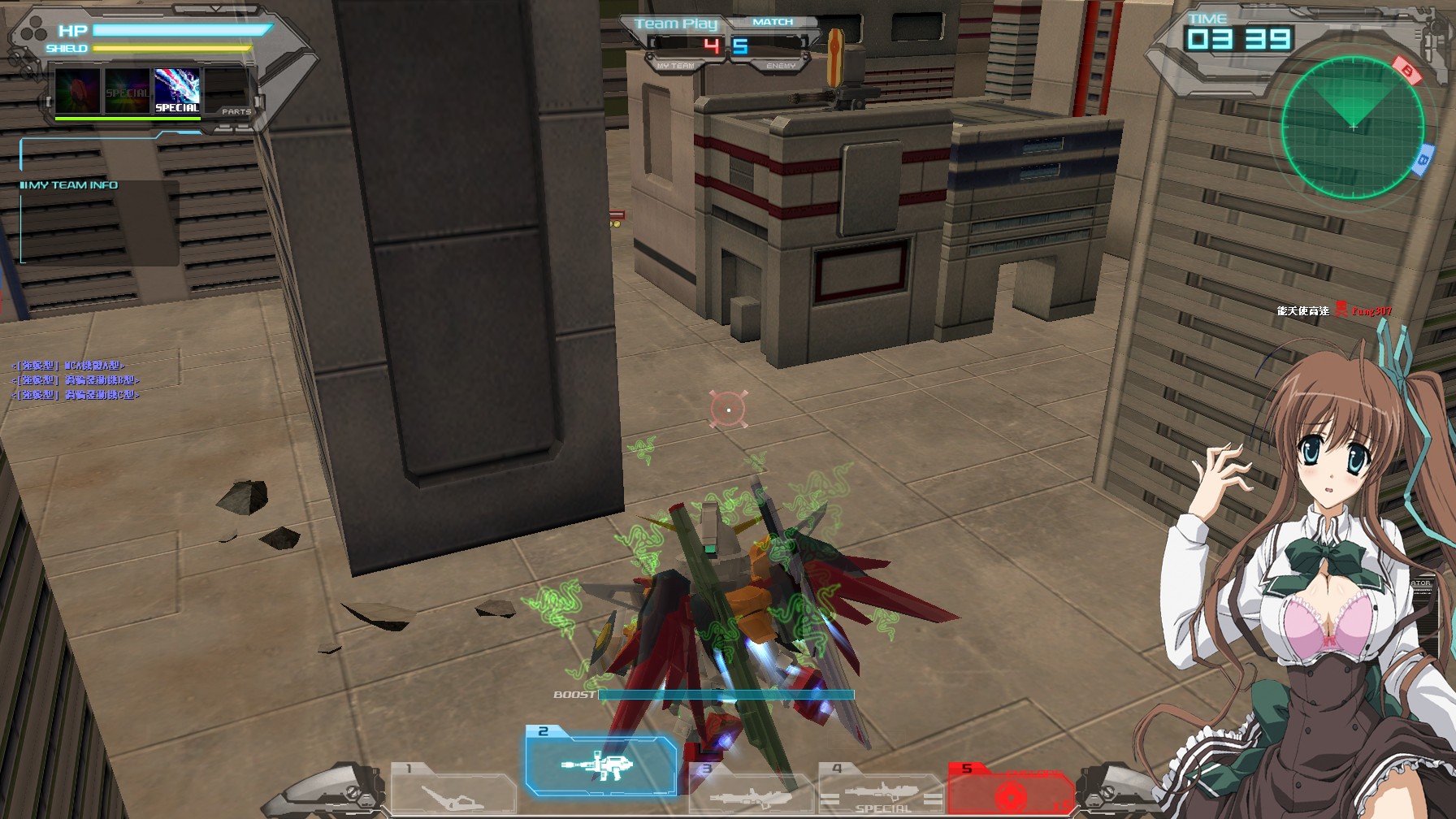
Task: Click the first system message in chat log
Action: click(x=67, y=366)
